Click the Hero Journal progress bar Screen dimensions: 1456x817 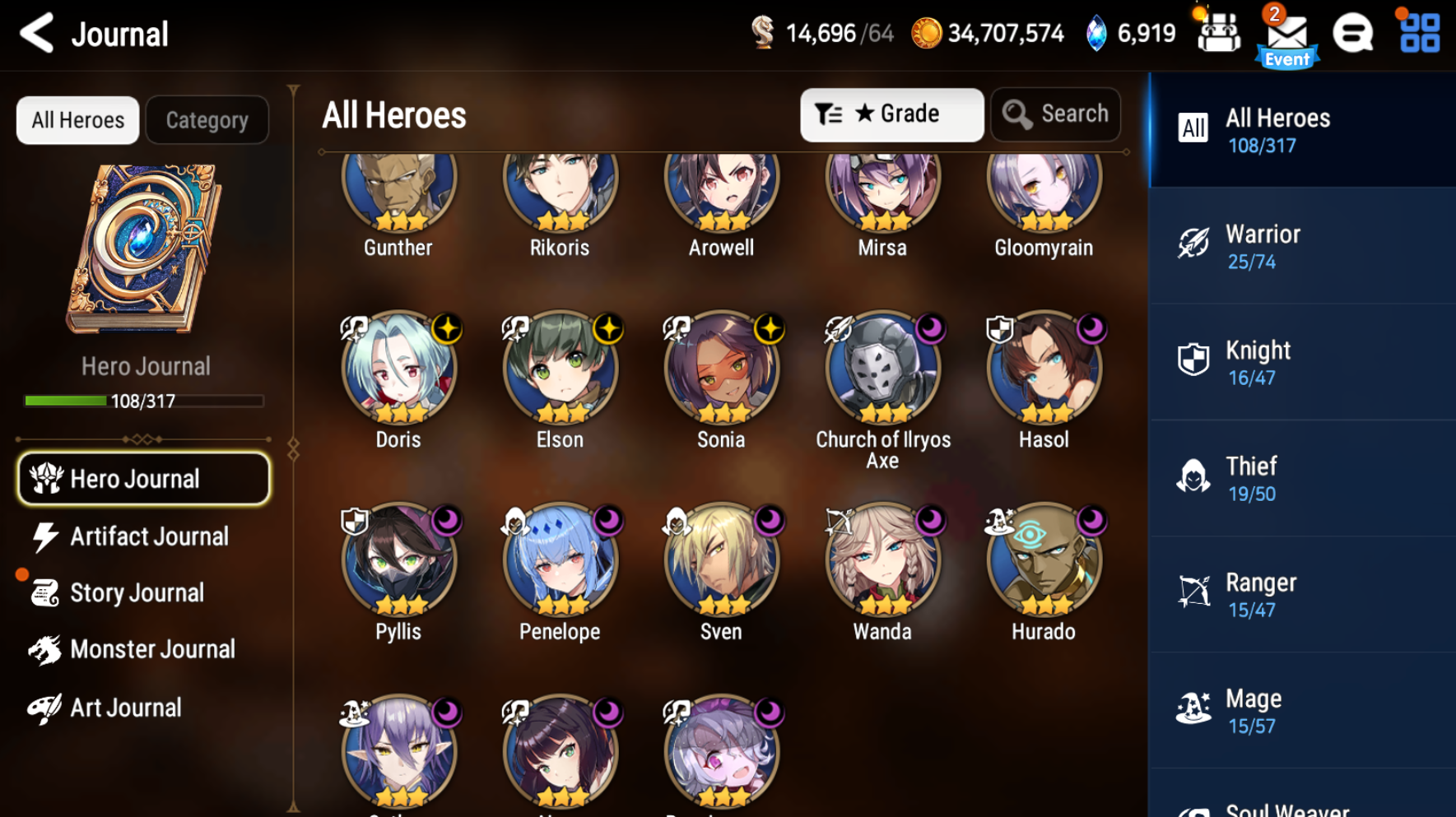[x=143, y=401]
